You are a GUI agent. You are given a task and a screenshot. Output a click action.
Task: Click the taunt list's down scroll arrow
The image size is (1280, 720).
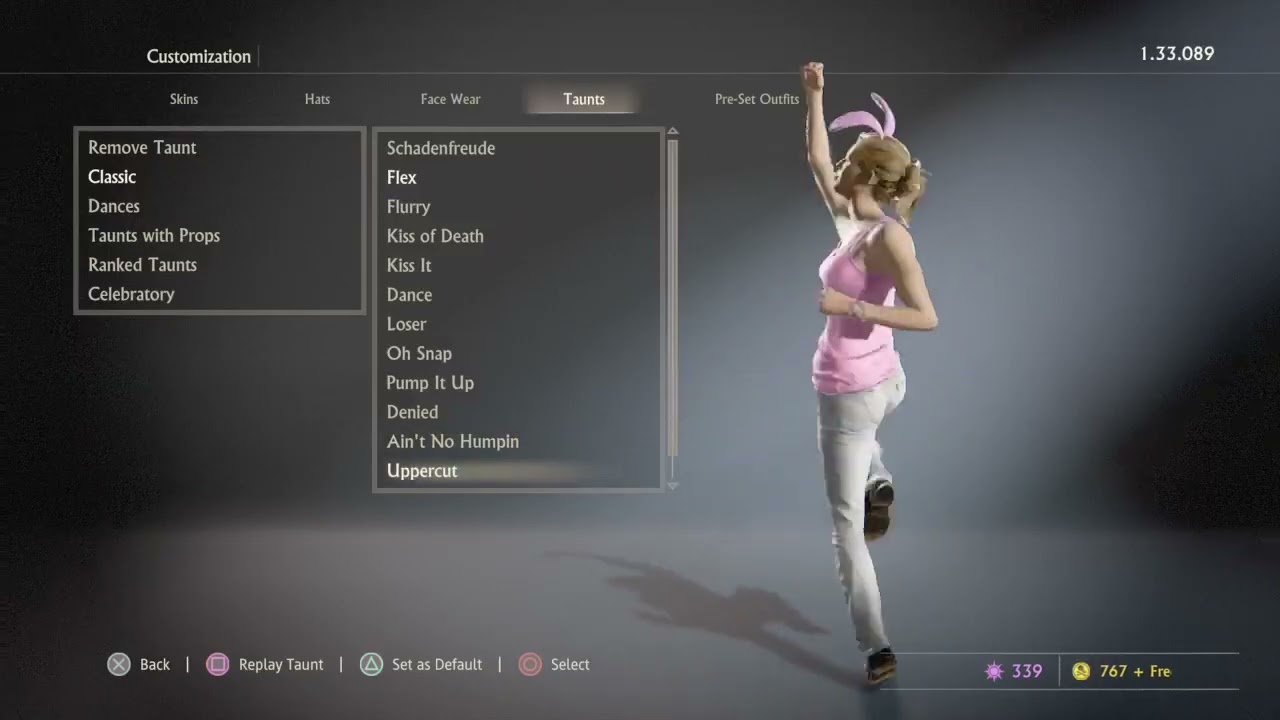(x=672, y=486)
